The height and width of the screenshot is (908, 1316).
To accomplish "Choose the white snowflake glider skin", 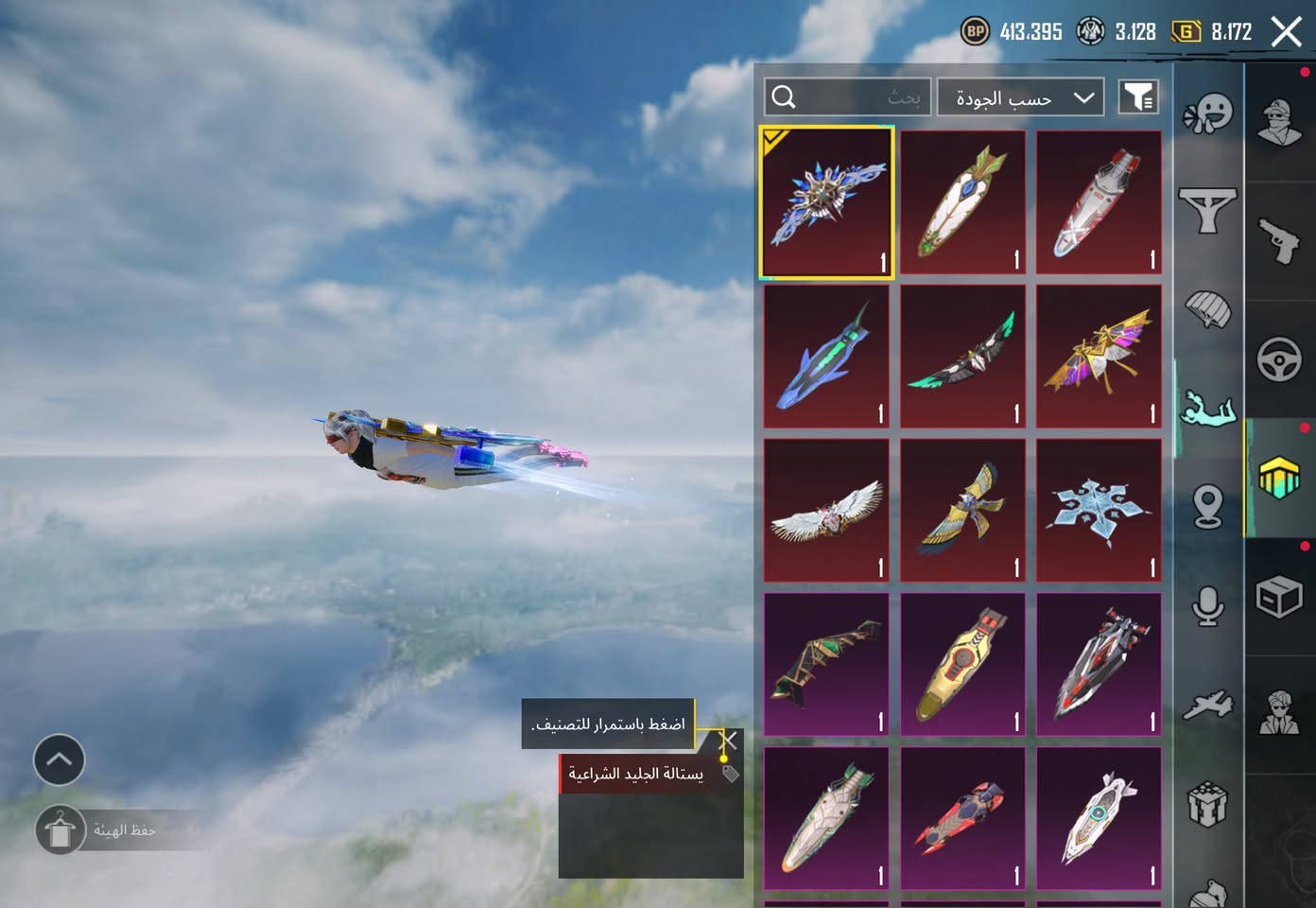I will [1099, 510].
